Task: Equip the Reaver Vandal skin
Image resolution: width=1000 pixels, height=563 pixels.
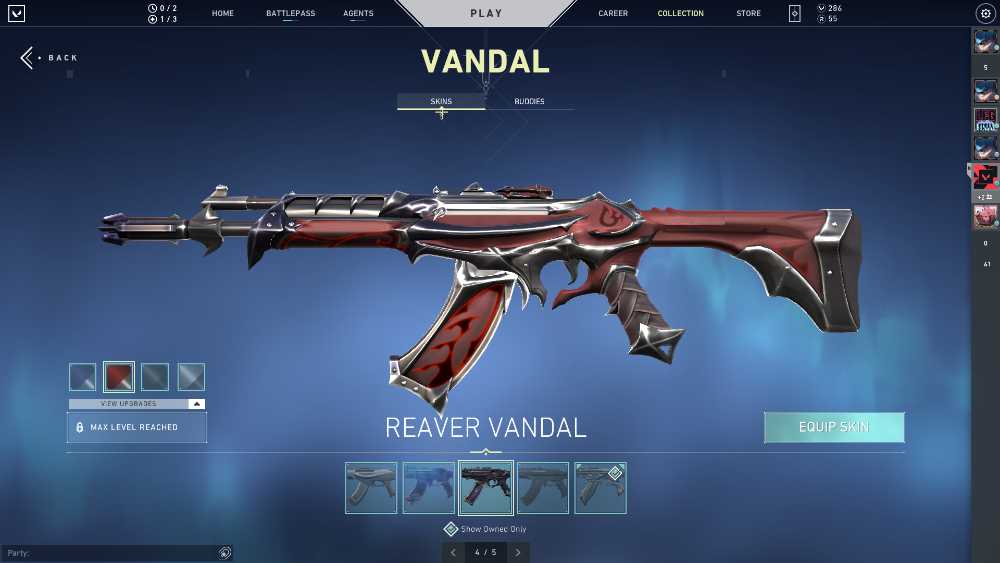Action: pyautogui.click(x=834, y=427)
